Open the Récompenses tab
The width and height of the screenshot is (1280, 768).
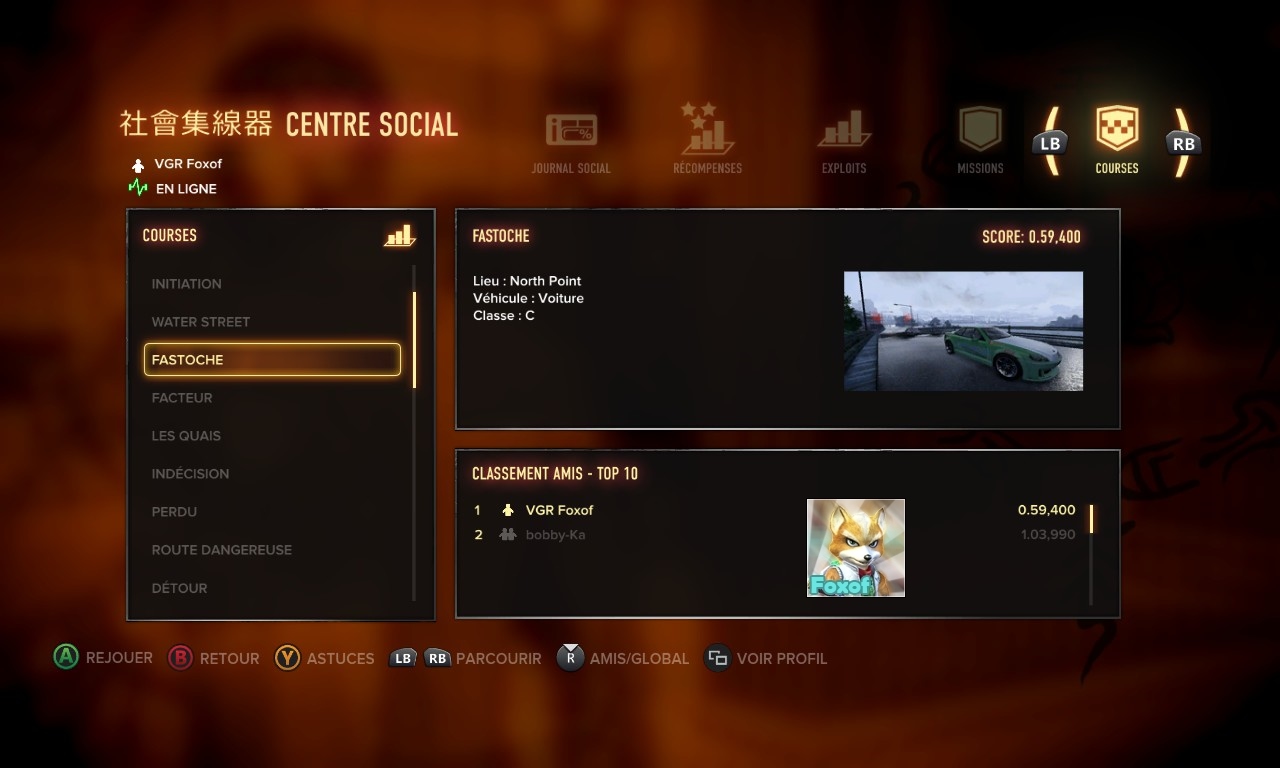707,140
